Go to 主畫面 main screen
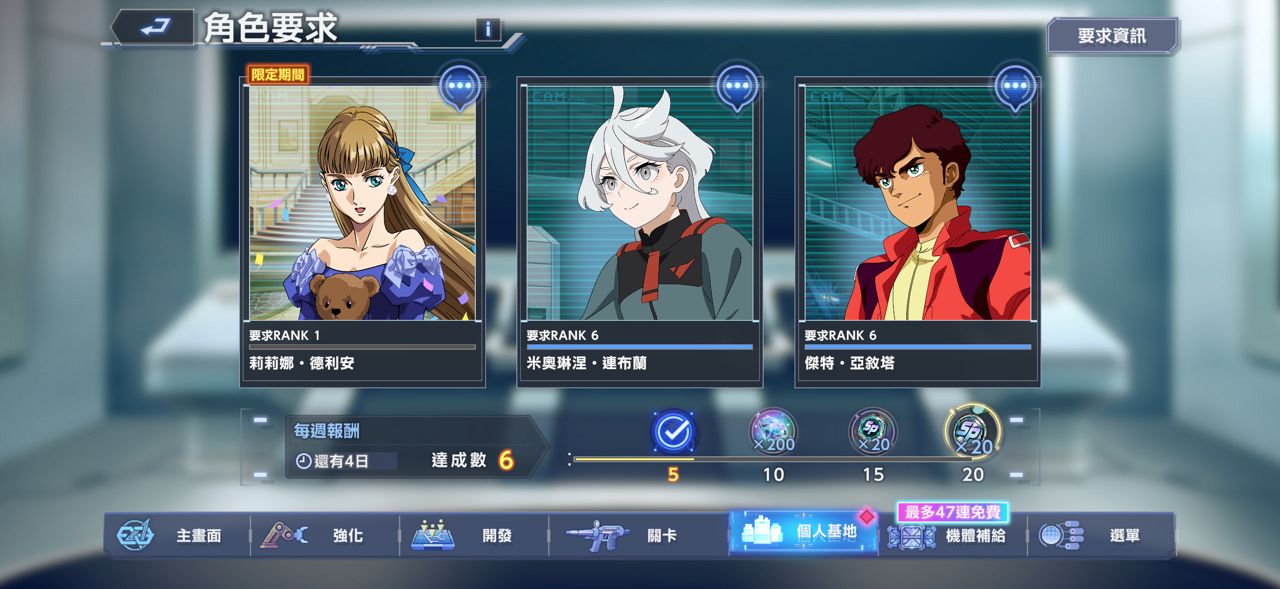Viewport: 1280px width, 589px height. tap(176, 535)
